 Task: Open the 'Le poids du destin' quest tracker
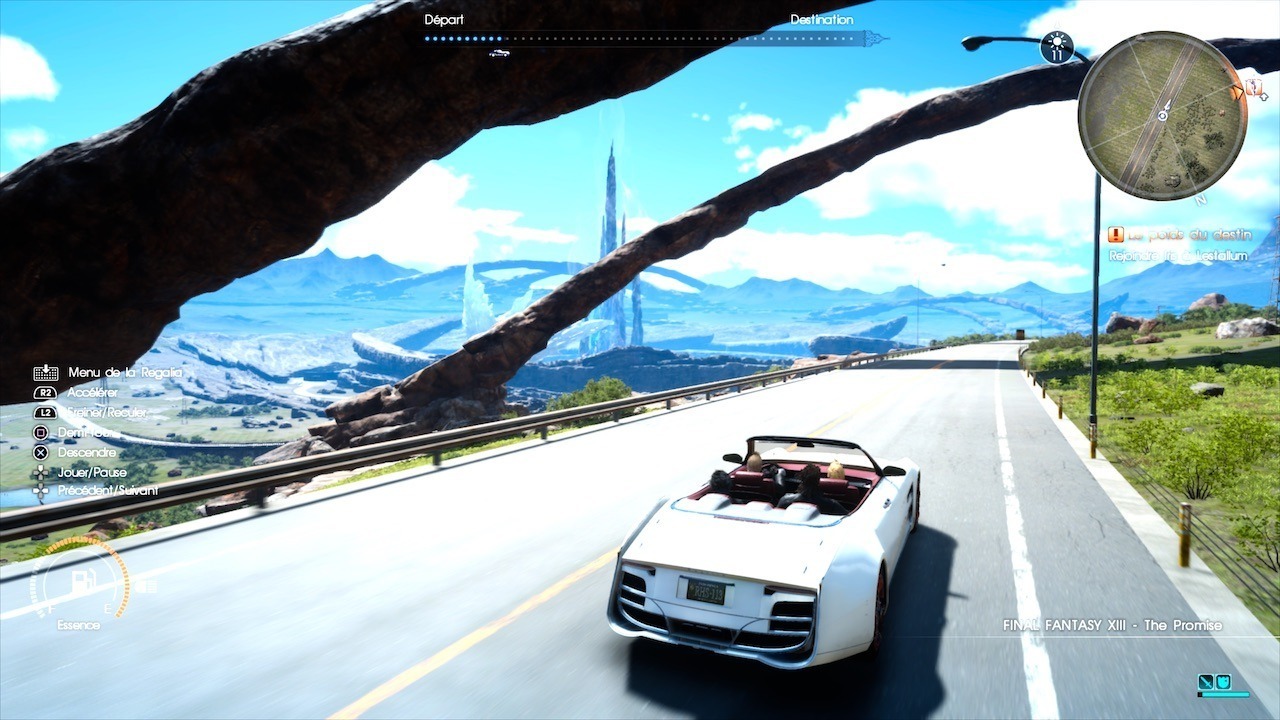coord(1179,236)
